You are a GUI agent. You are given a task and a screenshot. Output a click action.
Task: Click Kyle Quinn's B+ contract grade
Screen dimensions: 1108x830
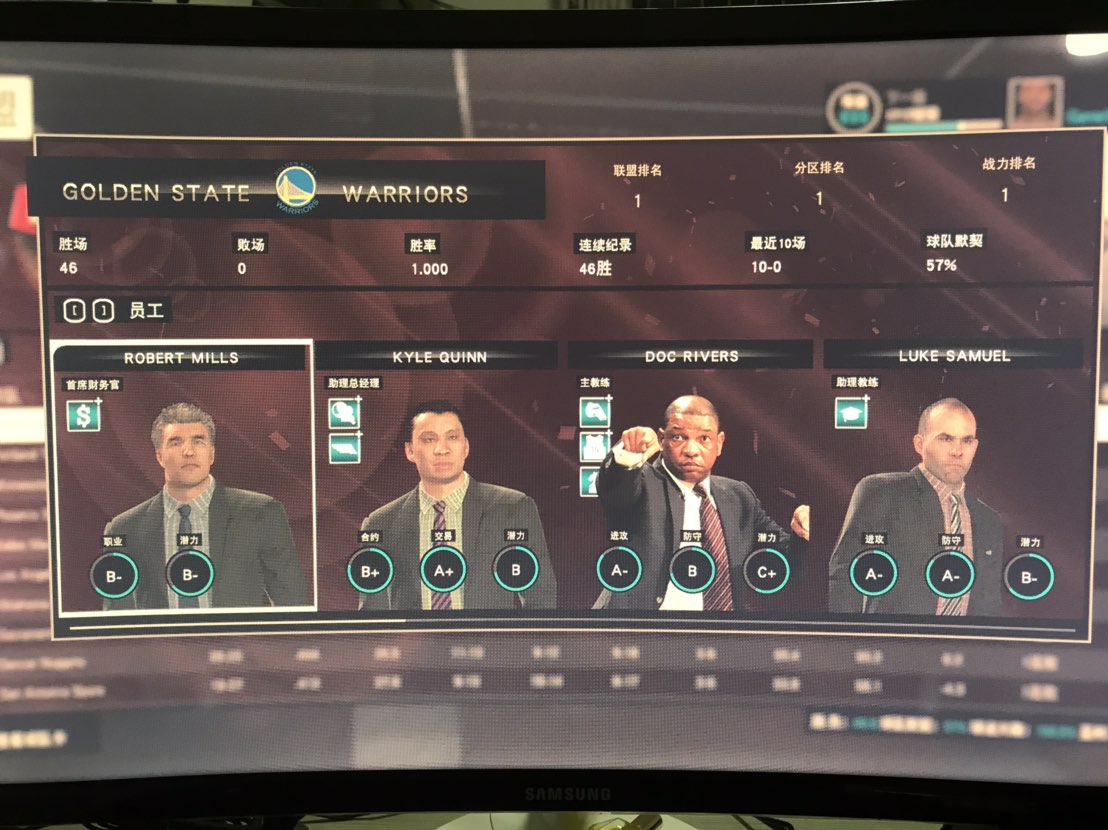pyautogui.click(x=370, y=571)
